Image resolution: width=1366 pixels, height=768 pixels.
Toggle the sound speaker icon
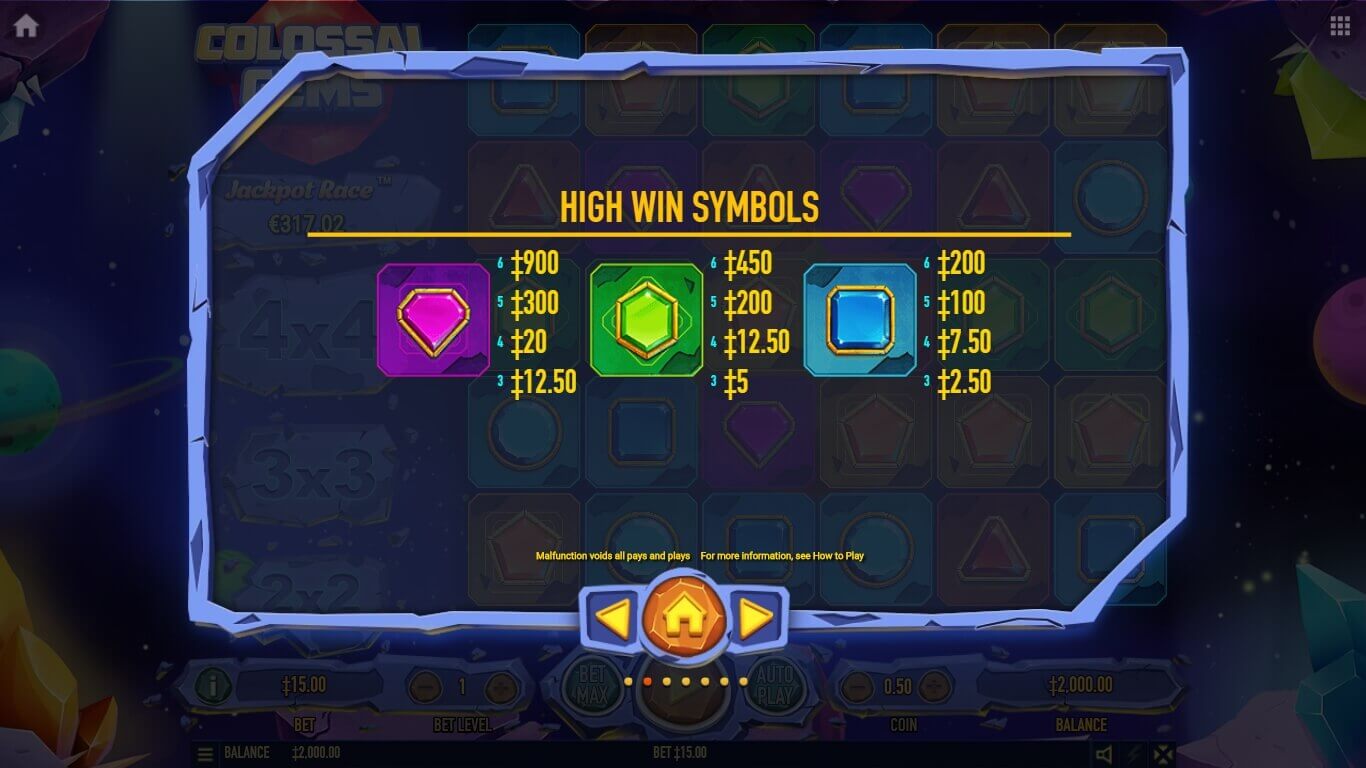[x=1104, y=754]
